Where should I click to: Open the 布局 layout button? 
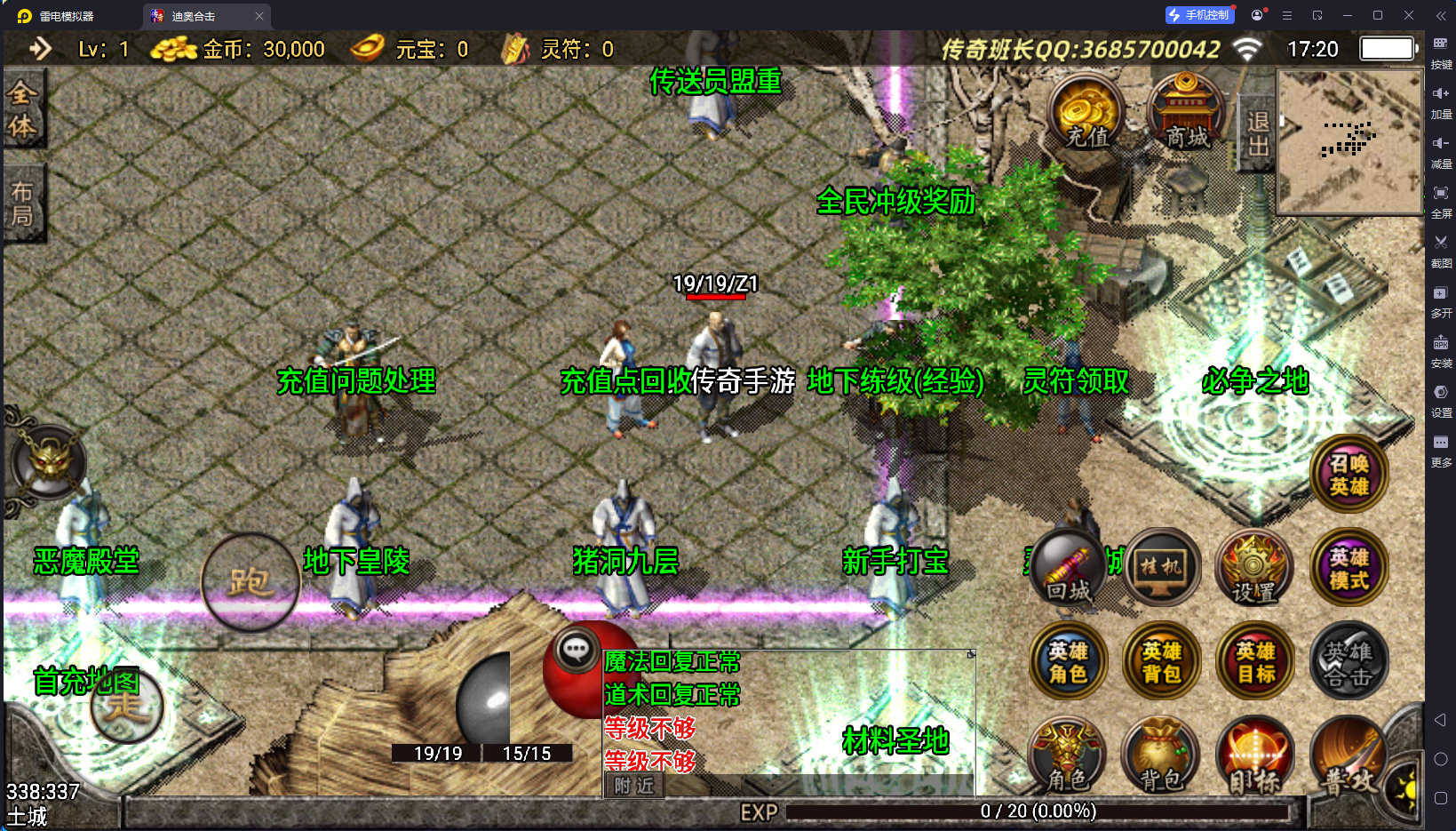click(x=23, y=204)
